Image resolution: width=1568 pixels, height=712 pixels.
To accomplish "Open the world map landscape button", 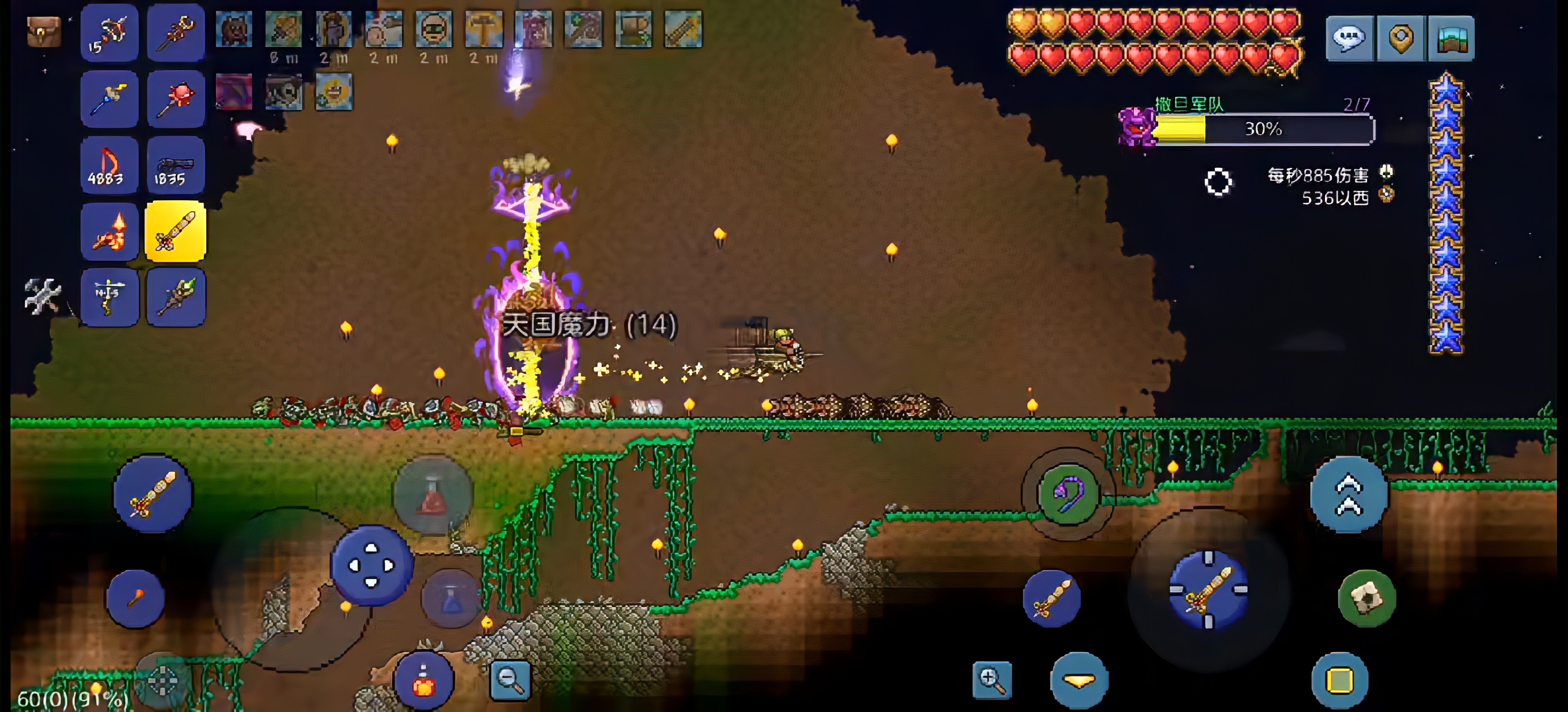I will (x=1451, y=38).
